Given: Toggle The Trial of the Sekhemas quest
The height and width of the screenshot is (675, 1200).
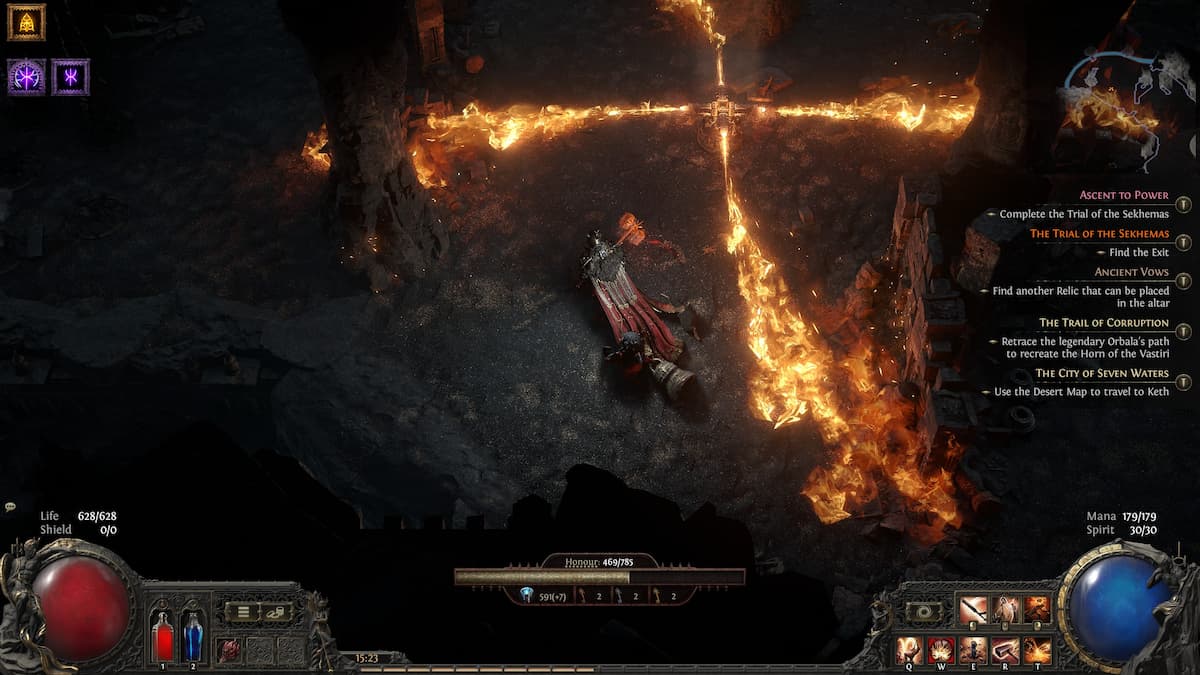Looking at the screenshot, I should pyautogui.click(x=1184, y=242).
